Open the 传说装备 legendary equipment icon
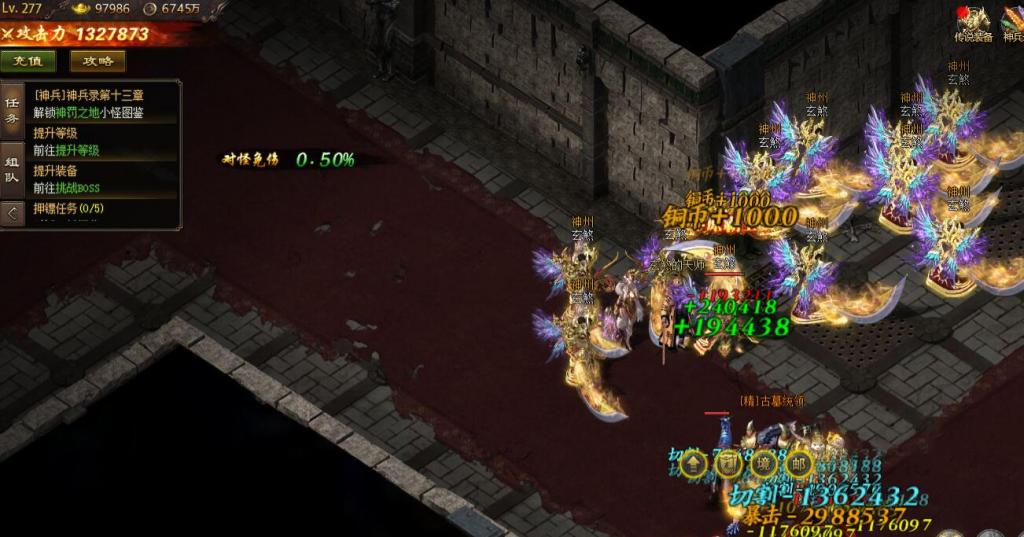 [973, 22]
